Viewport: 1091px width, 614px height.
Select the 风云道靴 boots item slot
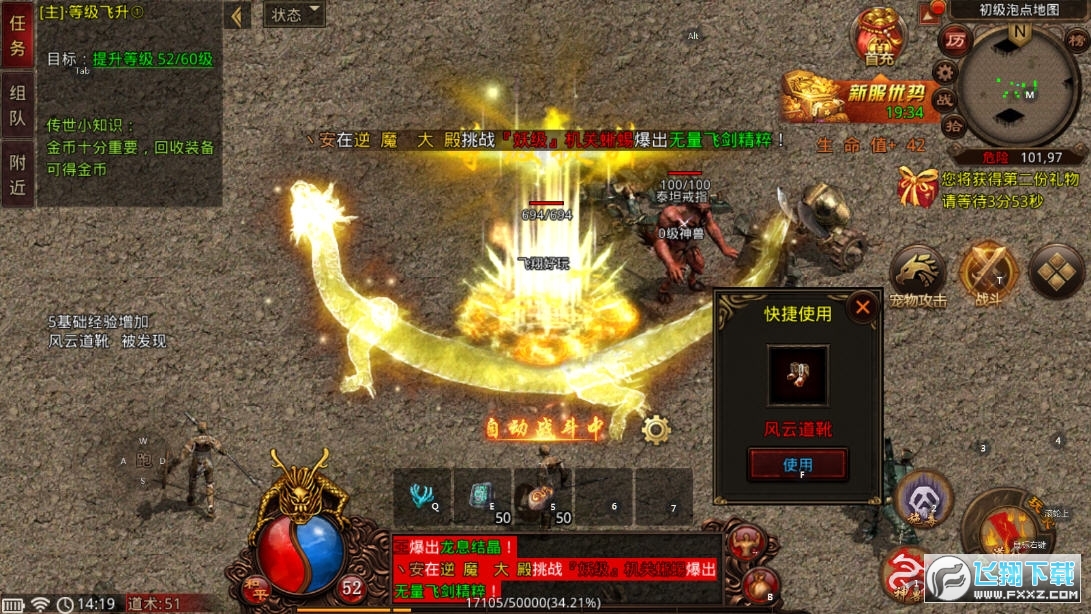(797, 375)
